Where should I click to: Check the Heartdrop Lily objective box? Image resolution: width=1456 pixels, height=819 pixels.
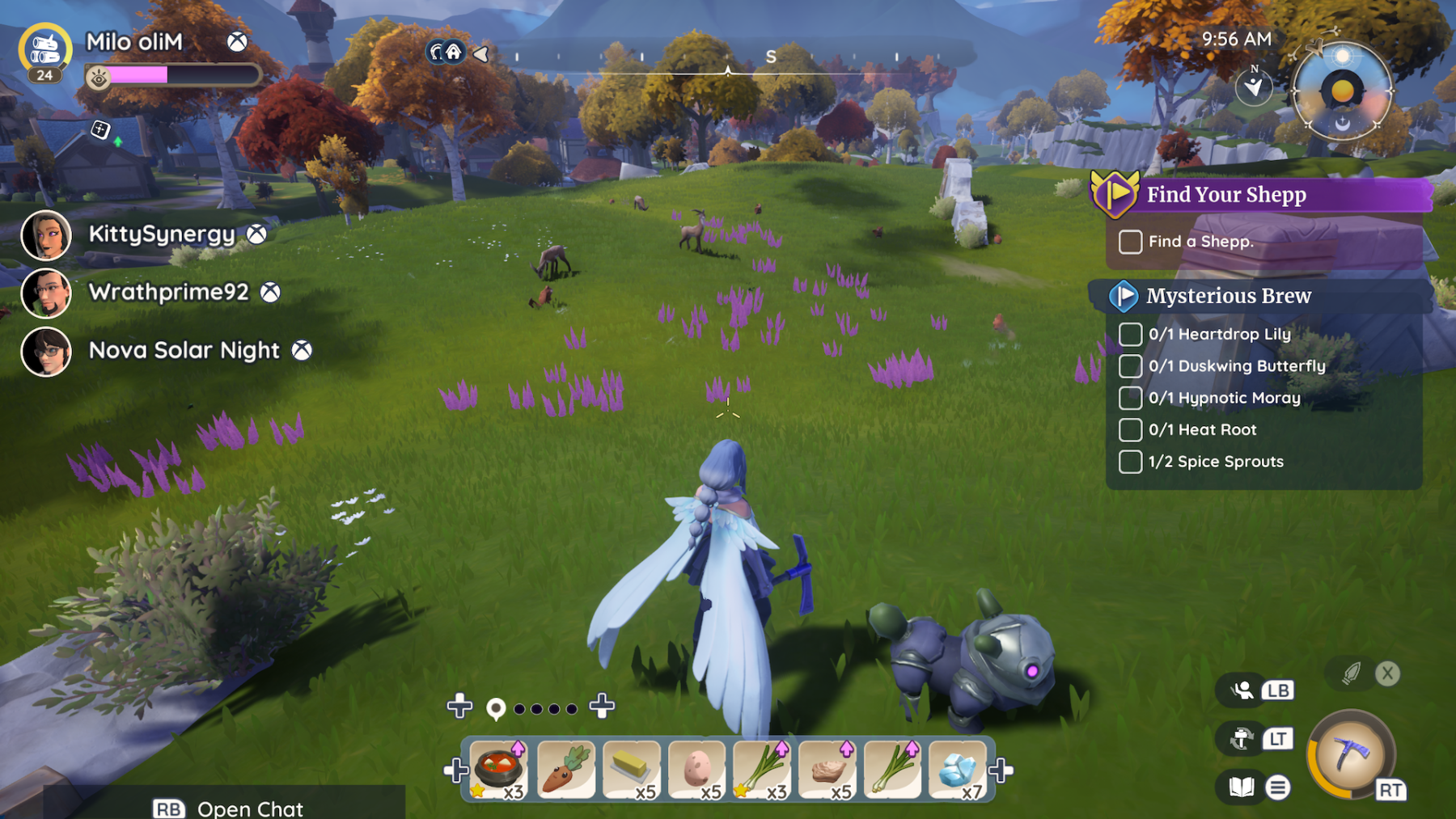tap(1130, 334)
